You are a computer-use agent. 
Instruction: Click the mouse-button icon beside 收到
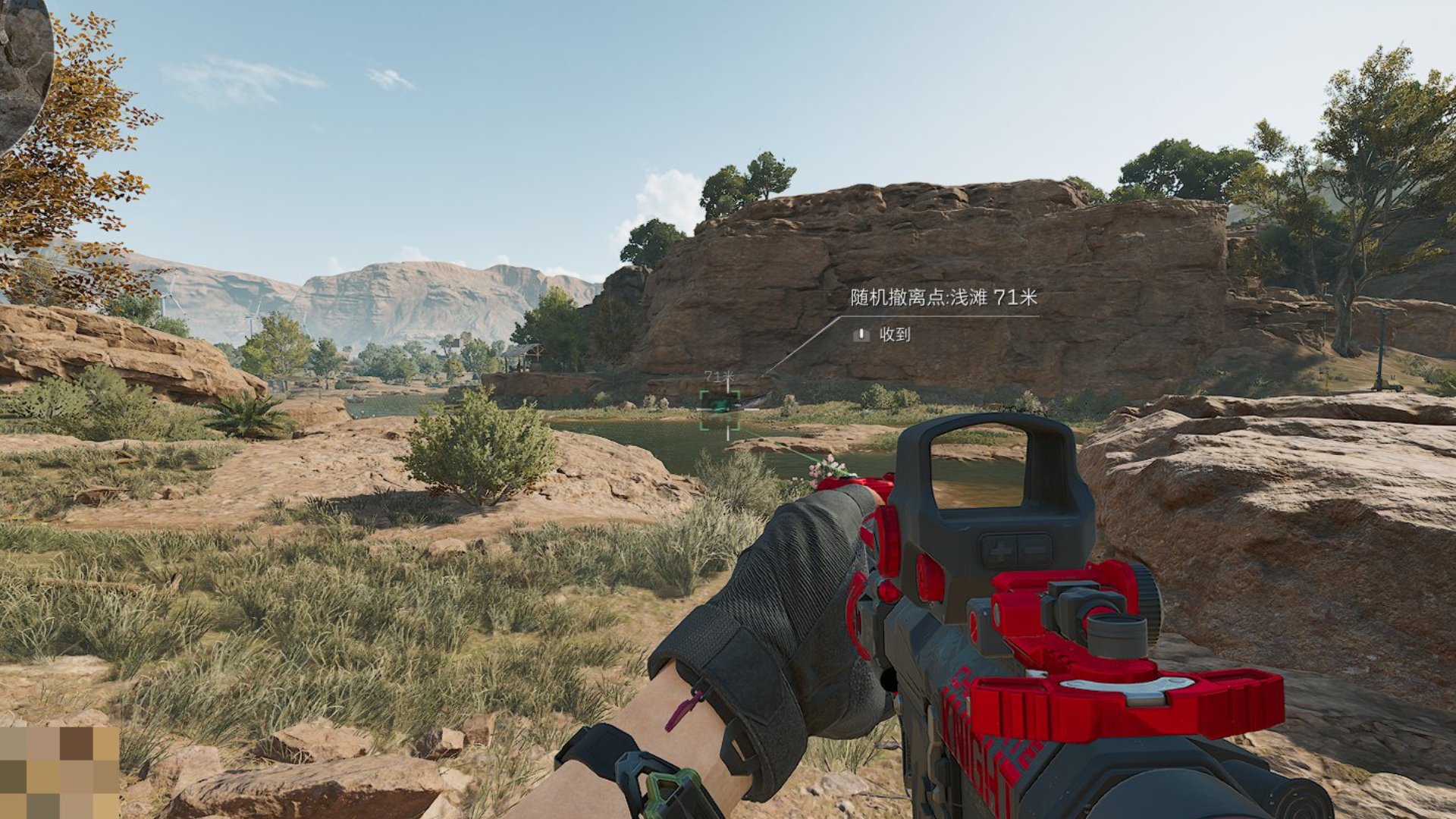[x=861, y=337]
